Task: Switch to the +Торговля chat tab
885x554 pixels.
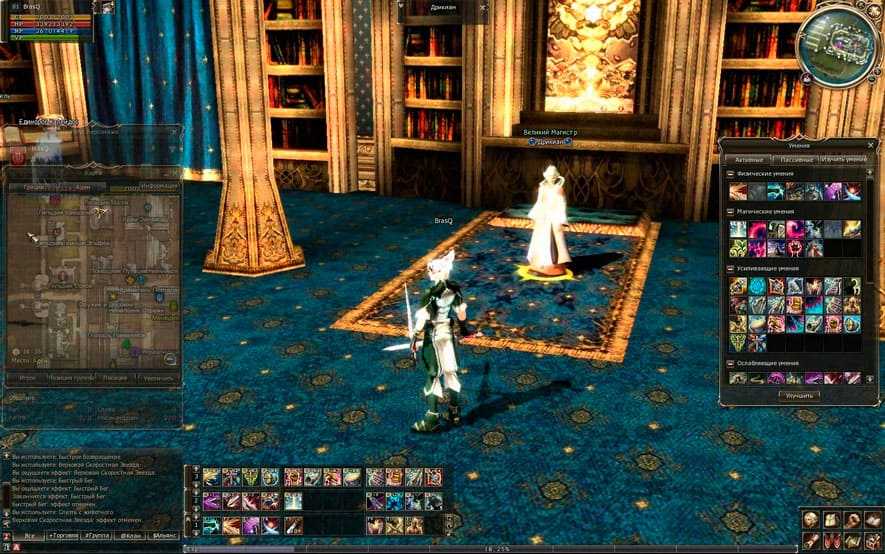Action: pos(65,536)
